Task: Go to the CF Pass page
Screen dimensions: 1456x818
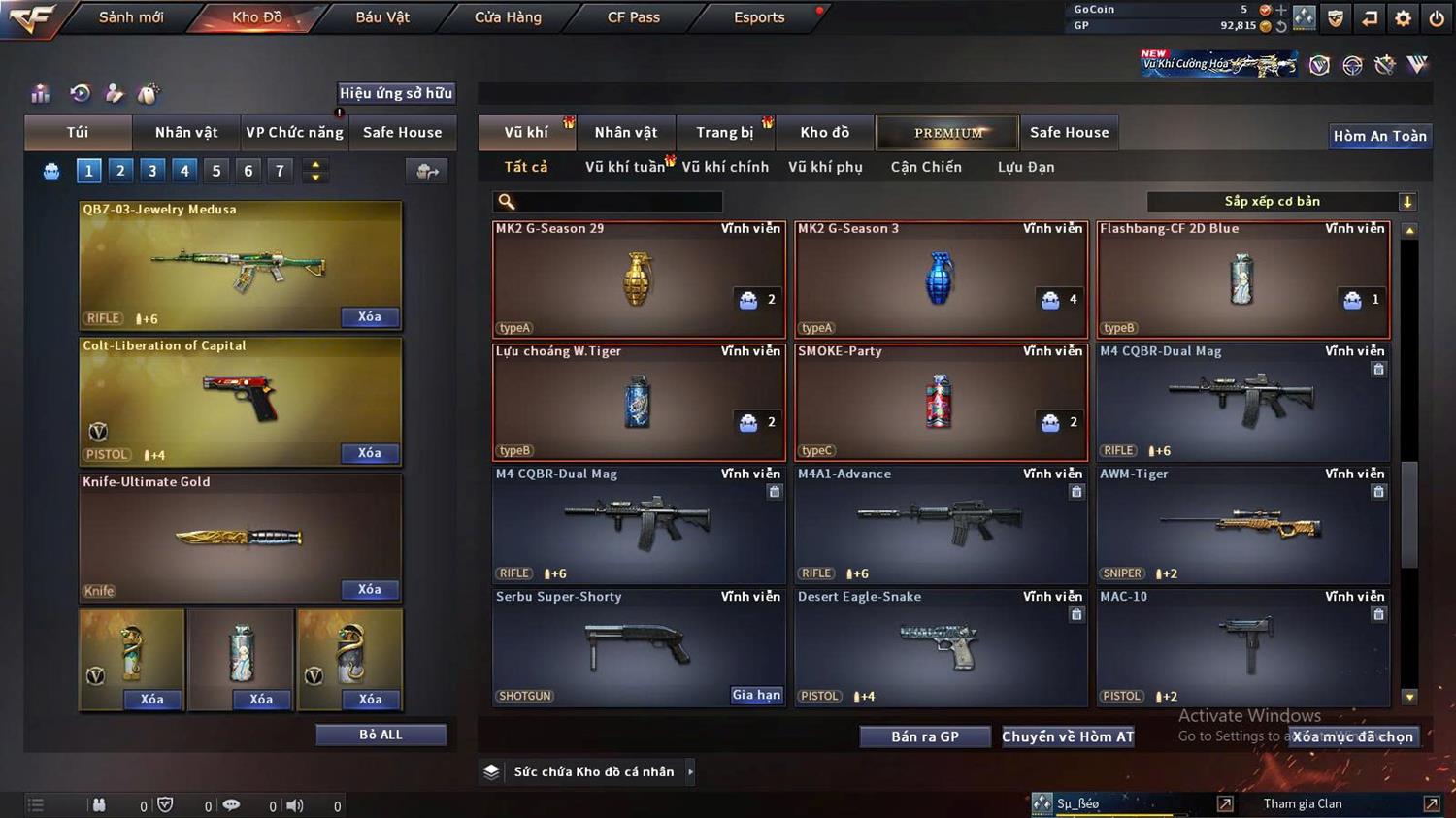Action: (633, 17)
